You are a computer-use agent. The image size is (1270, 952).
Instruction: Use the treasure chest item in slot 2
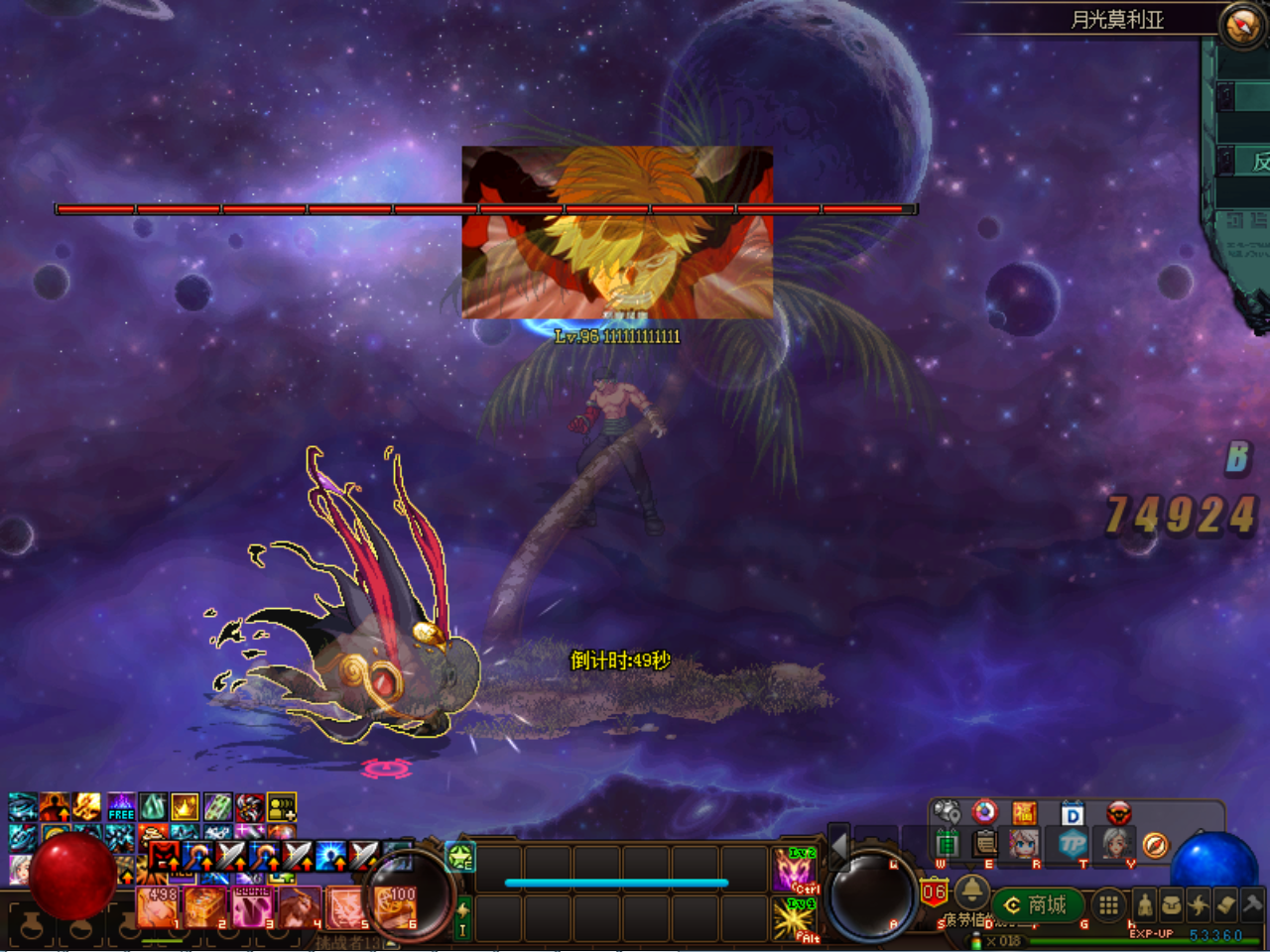point(206,906)
